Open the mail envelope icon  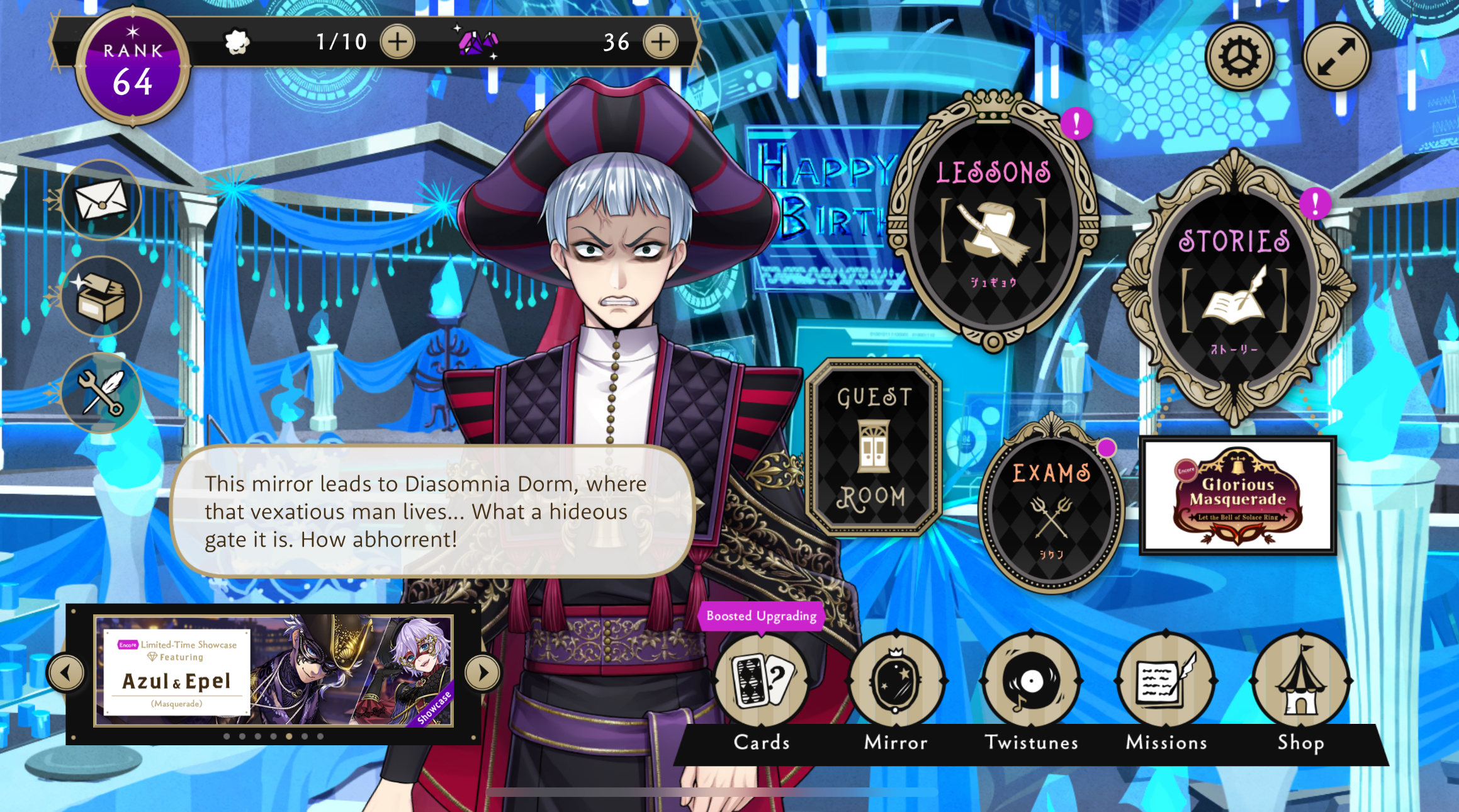pos(101,200)
